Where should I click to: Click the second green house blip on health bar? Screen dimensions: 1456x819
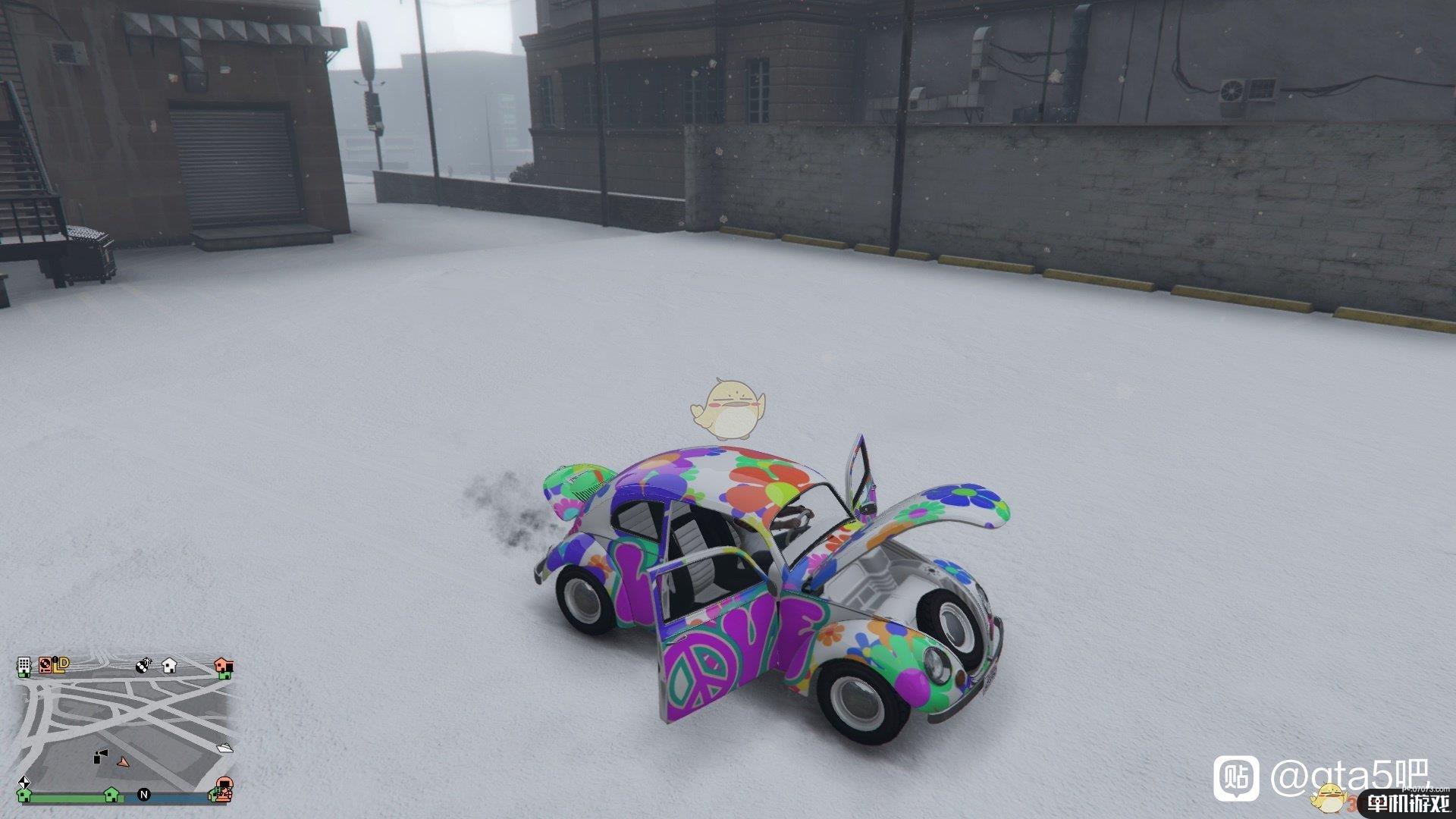point(111,795)
